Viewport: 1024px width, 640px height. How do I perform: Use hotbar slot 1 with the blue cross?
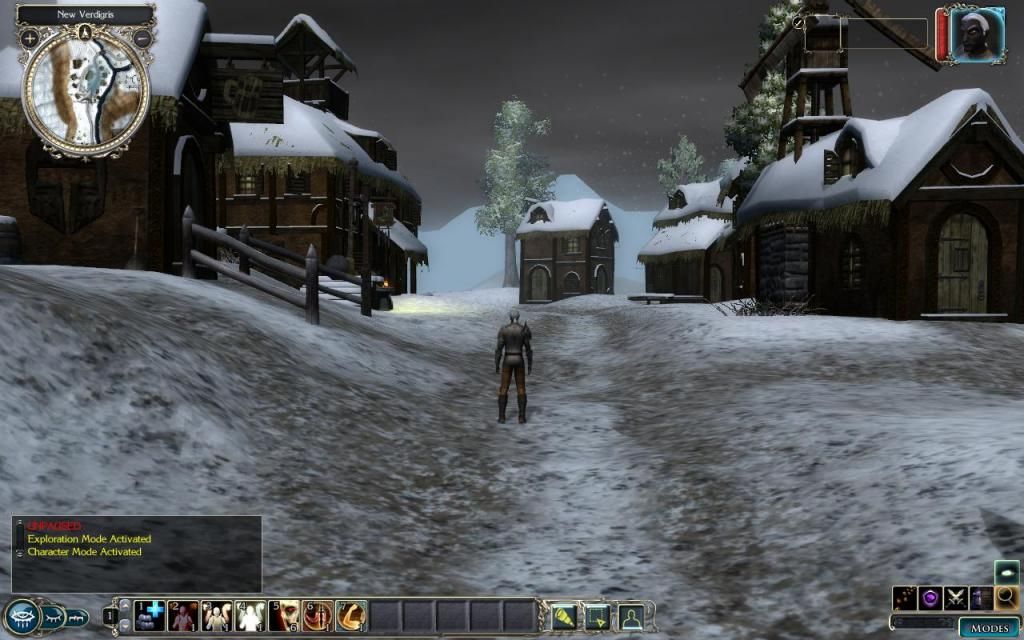(150, 615)
